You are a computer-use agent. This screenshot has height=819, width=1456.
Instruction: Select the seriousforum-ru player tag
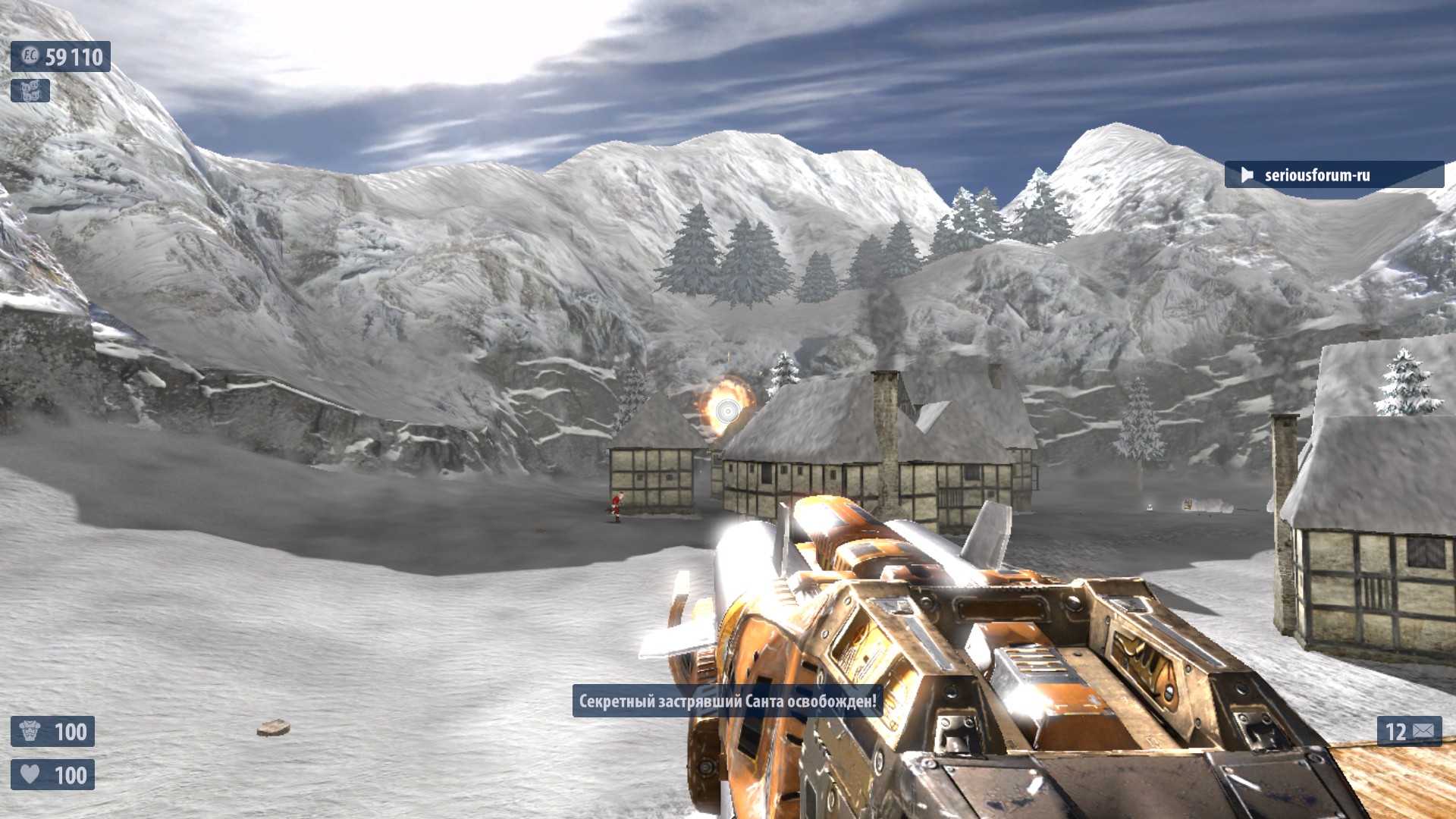click(1316, 175)
